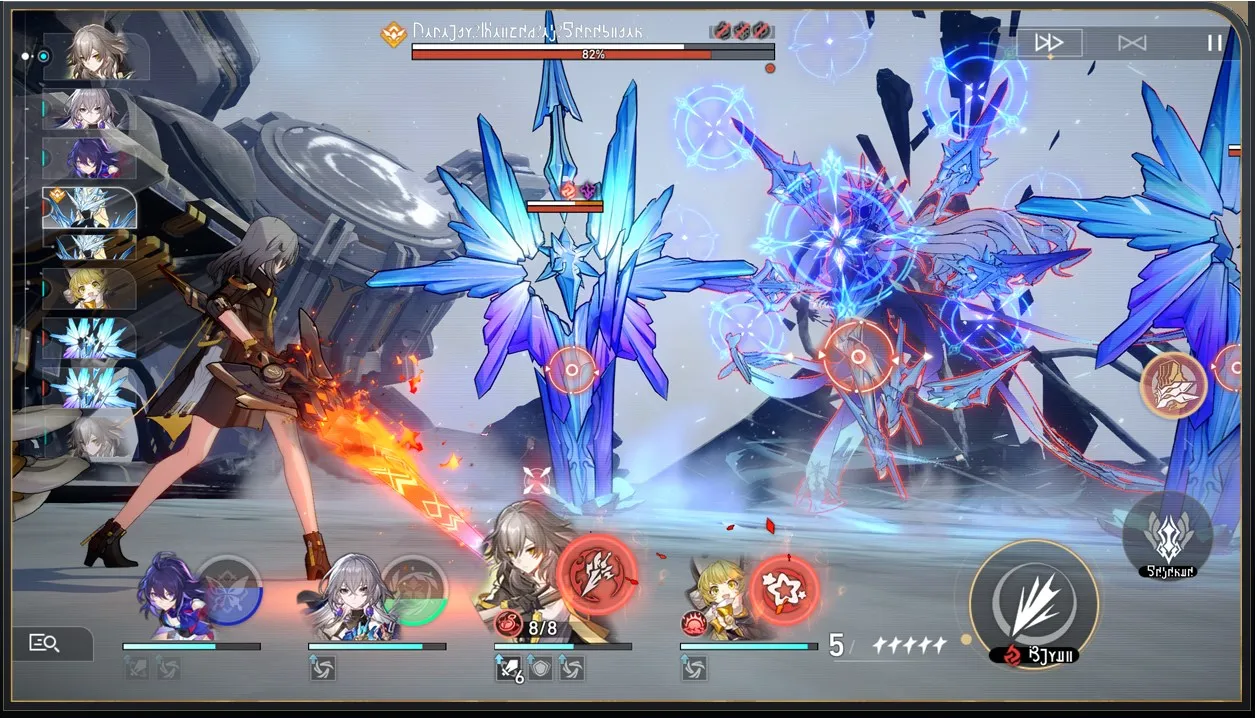Select the silver-haired character's green ultimate icon
The width and height of the screenshot is (1257, 718).
[414, 590]
